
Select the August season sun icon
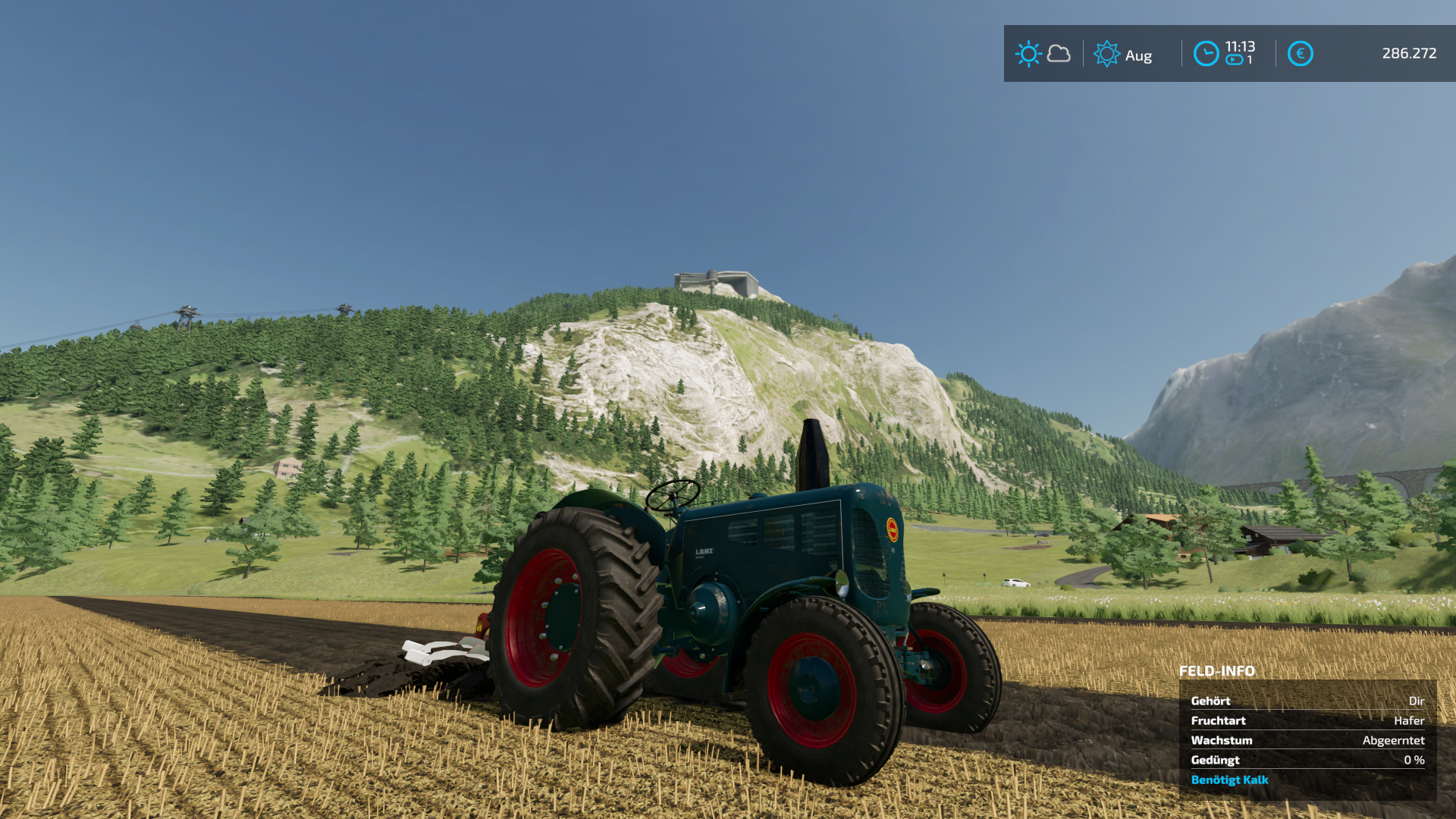pos(1106,54)
